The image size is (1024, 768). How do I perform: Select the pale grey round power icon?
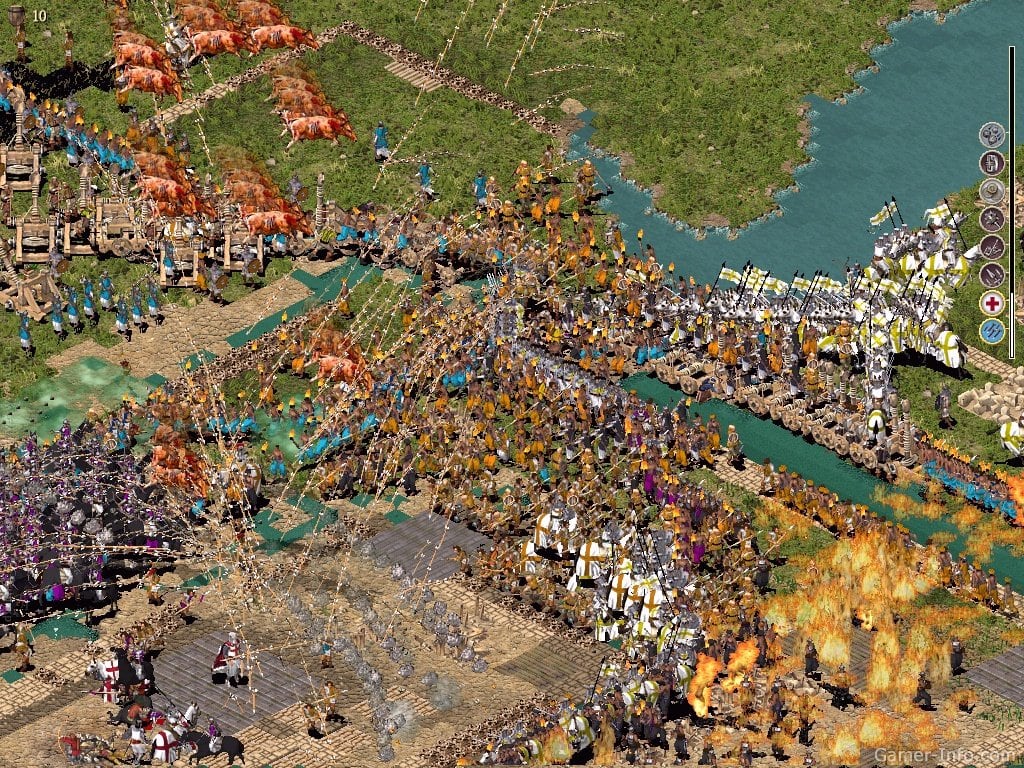tap(991, 191)
